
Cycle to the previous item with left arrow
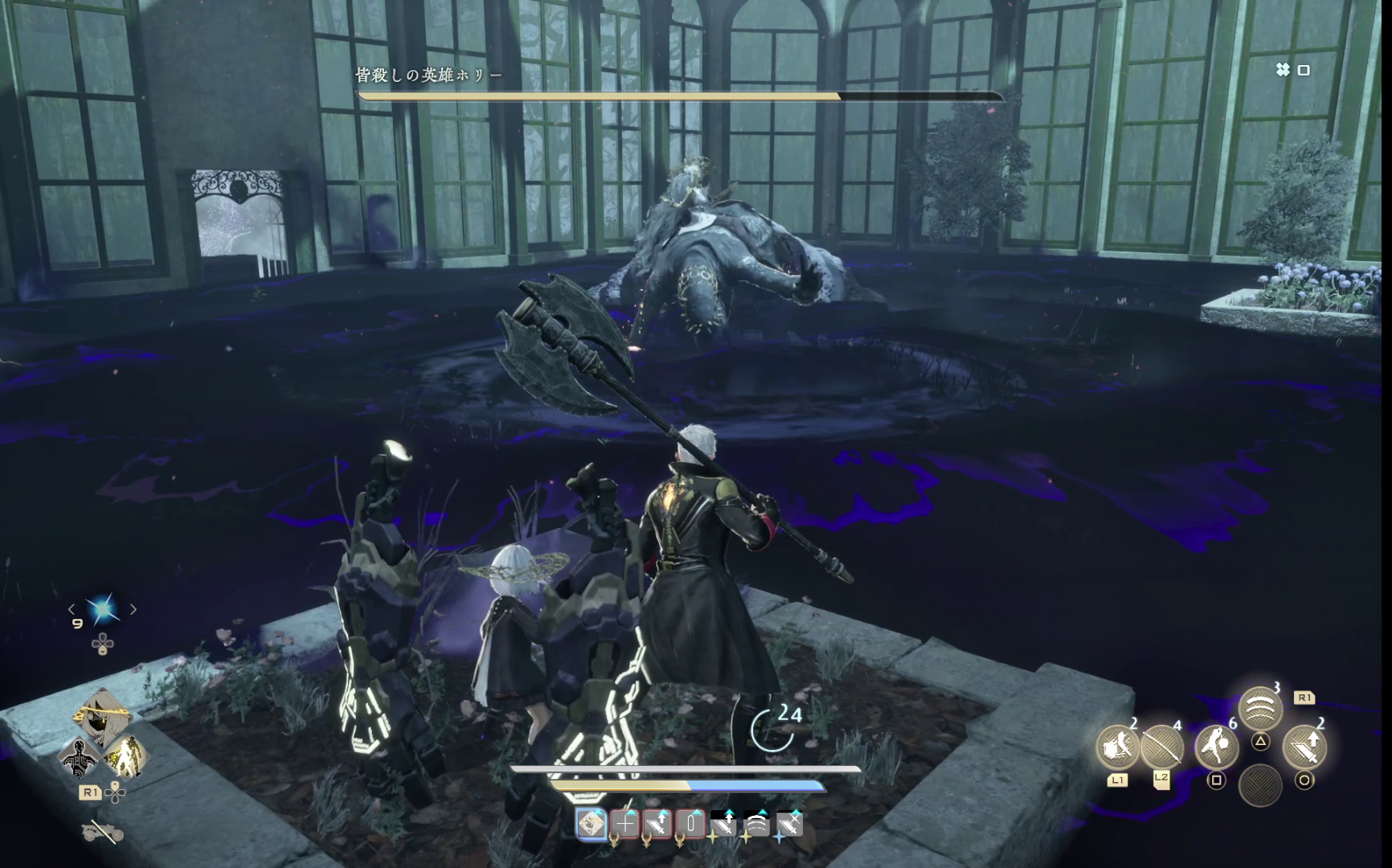(x=72, y=610)
